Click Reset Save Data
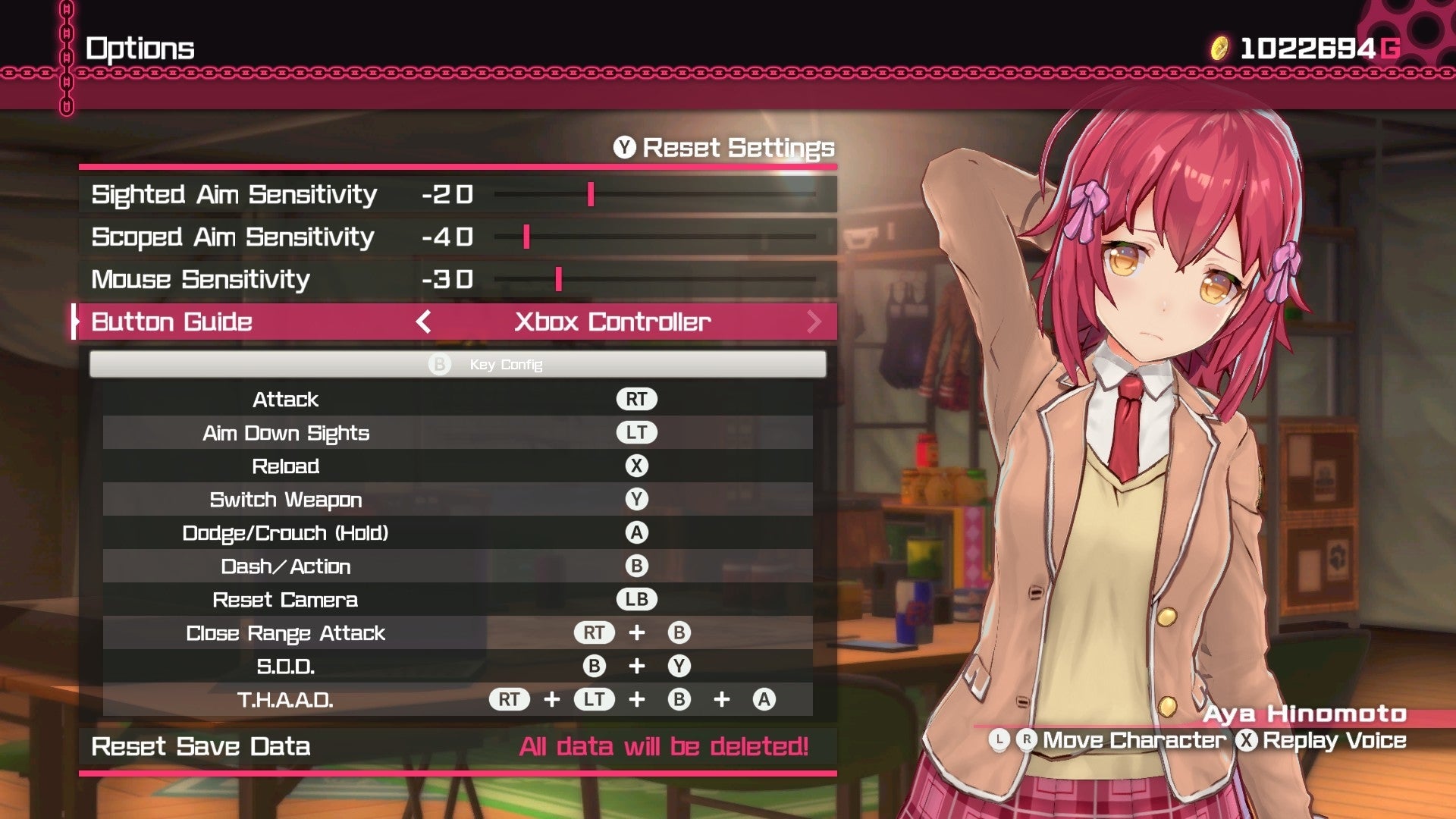The image size is (1456, 819). 200,746
